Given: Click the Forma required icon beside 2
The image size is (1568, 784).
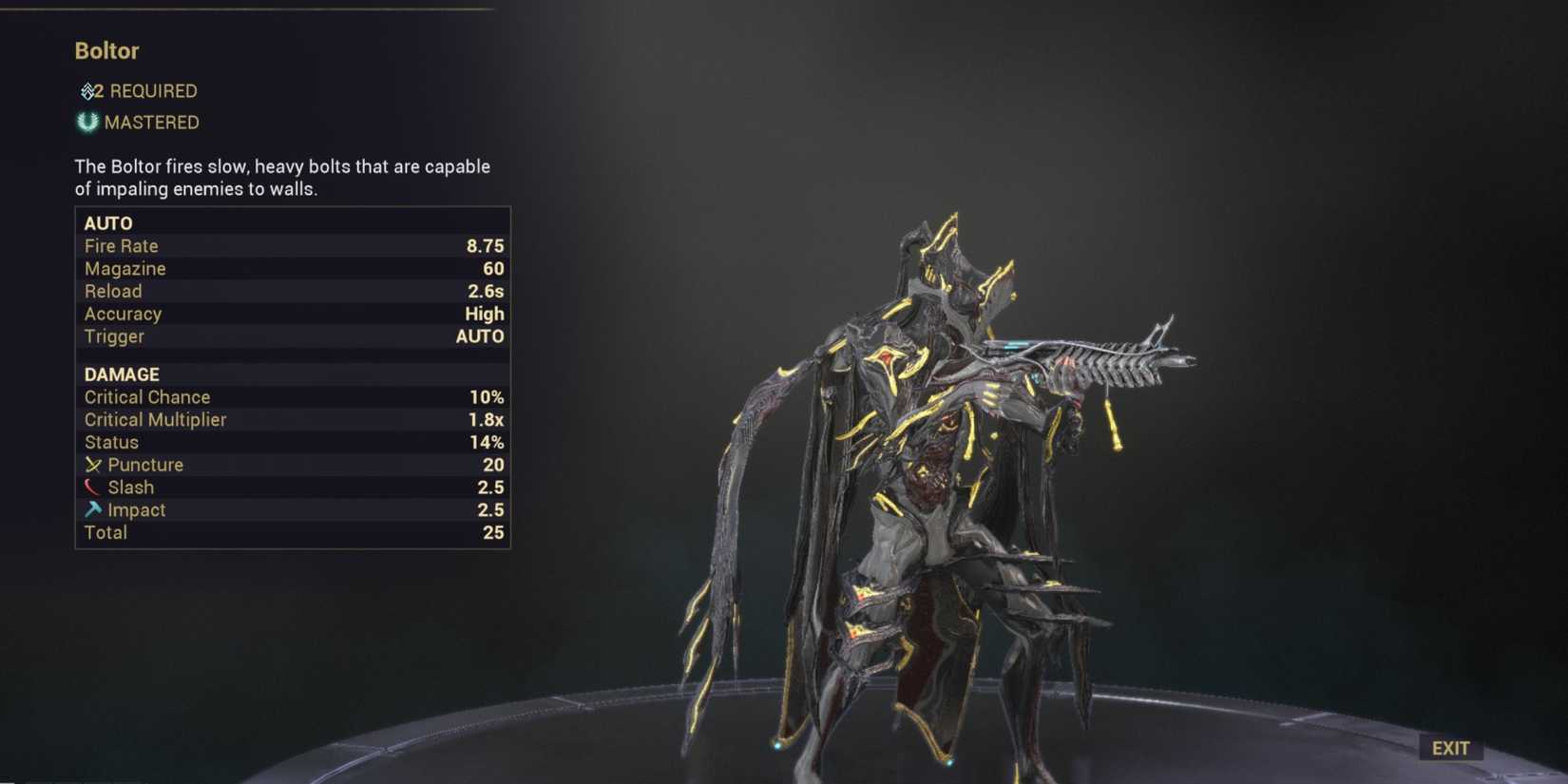Looking at the screenshot, I should (88, 90).
